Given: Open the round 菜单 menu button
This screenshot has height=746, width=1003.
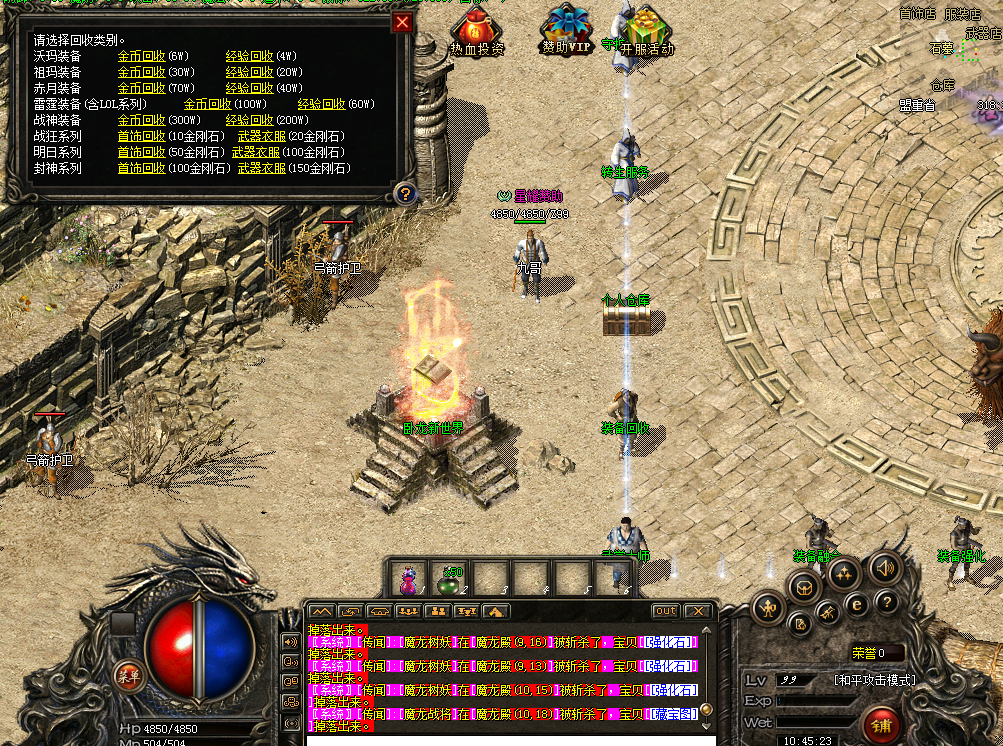Looking at the screenshot, I should 128,674.
